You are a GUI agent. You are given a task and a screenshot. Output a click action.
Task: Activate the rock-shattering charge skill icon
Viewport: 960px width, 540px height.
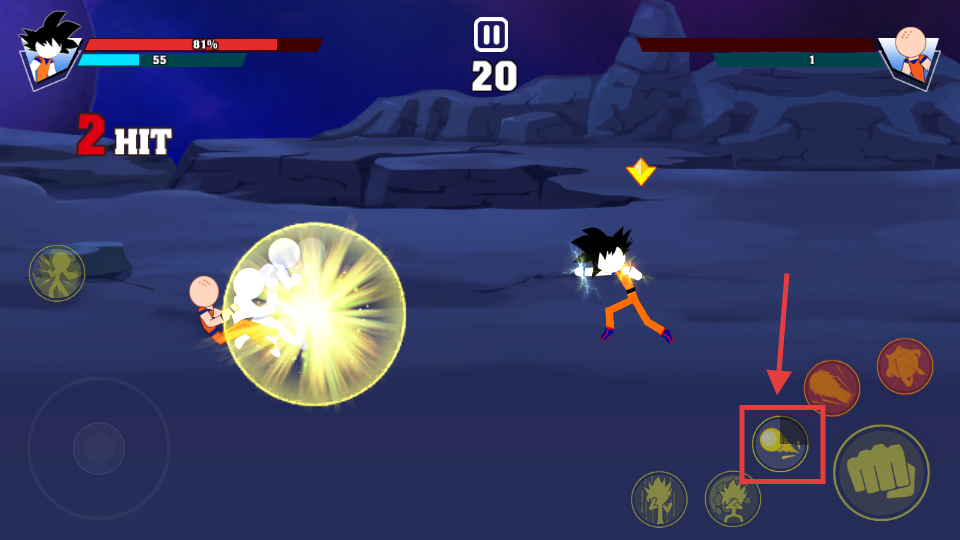pos(733,498)
